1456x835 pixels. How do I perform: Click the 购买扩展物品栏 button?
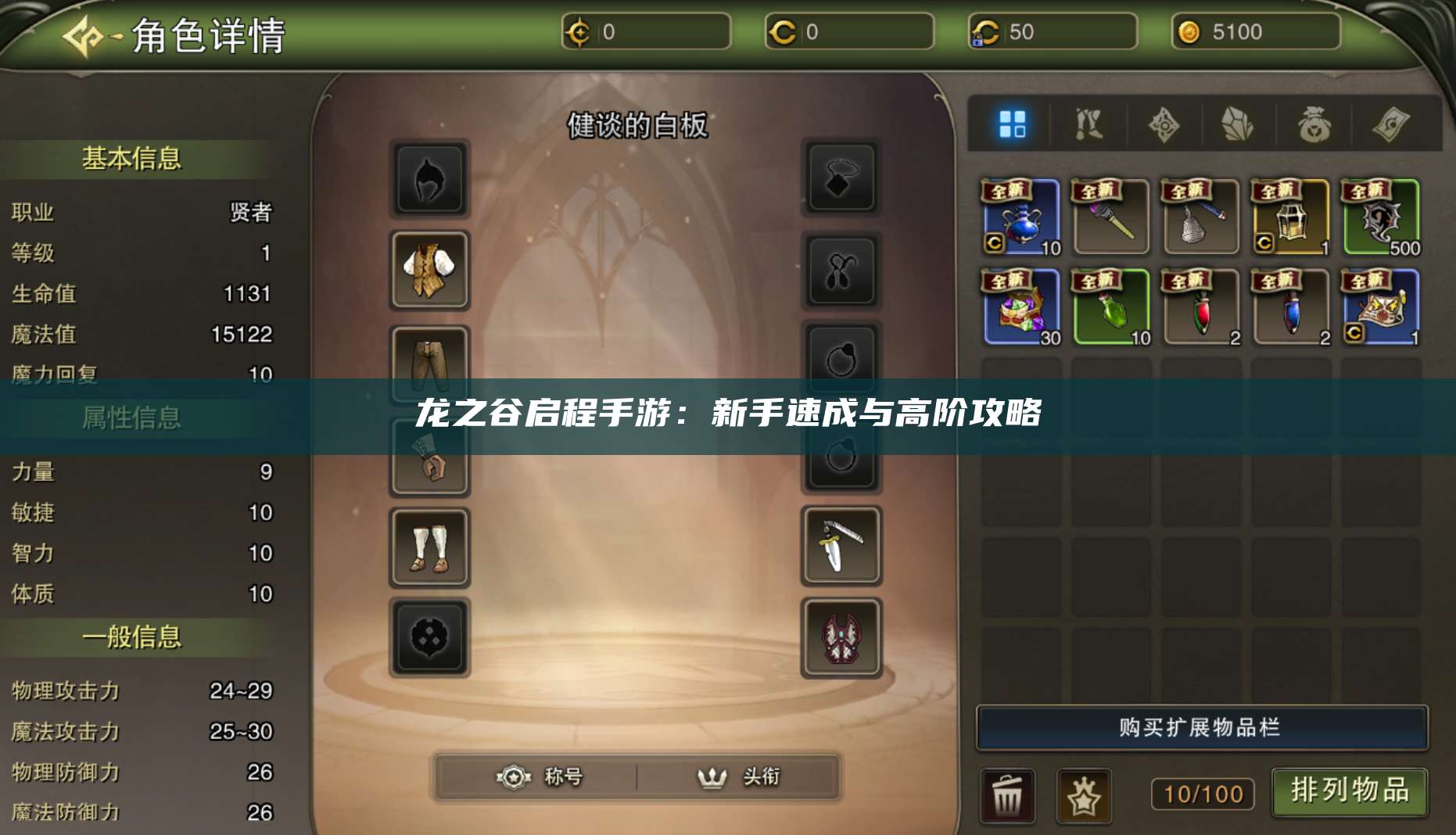pyautogui.click(x=1202, y=726)
